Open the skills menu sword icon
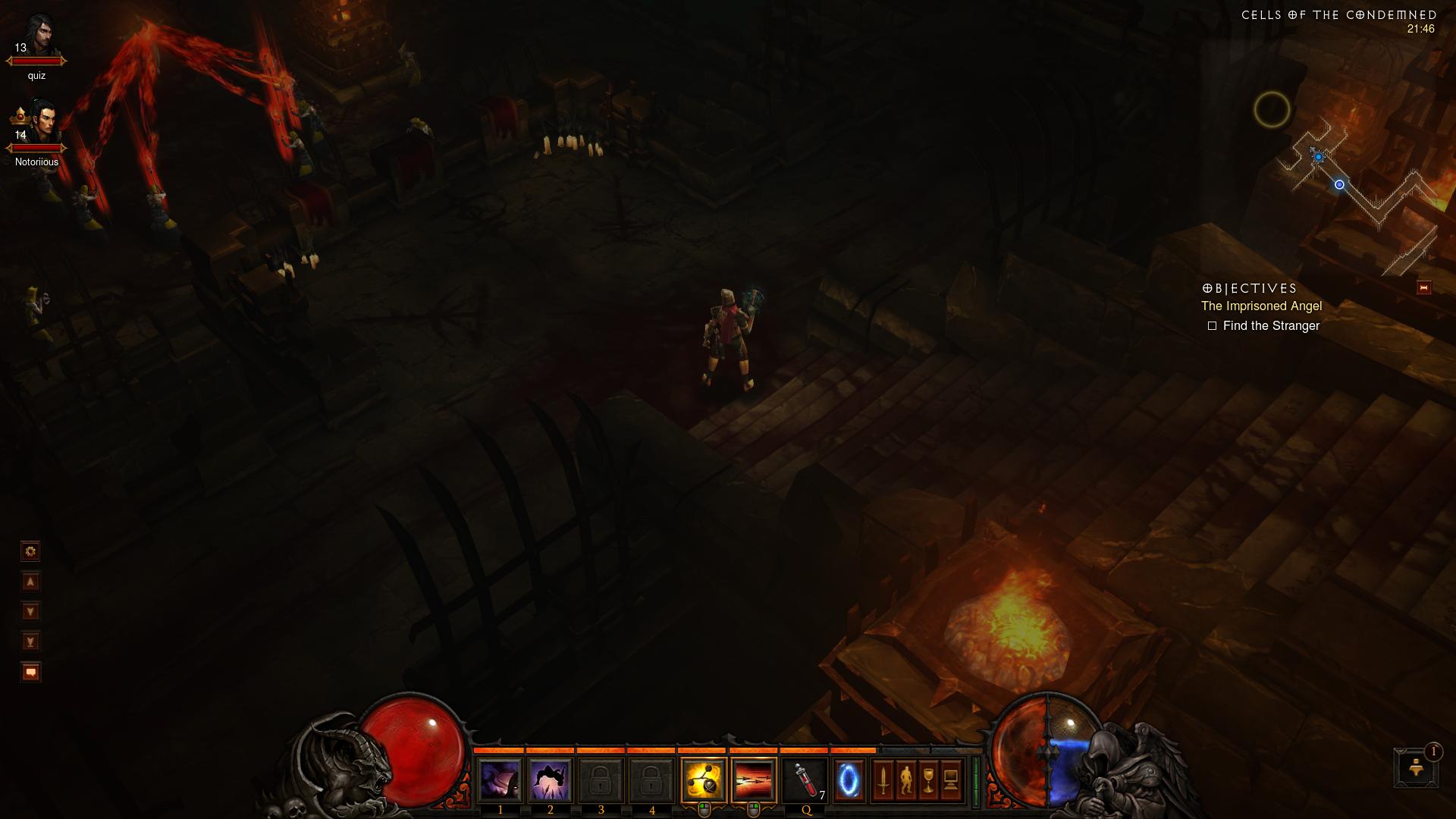1456x819 pixels. pos(883,780)
